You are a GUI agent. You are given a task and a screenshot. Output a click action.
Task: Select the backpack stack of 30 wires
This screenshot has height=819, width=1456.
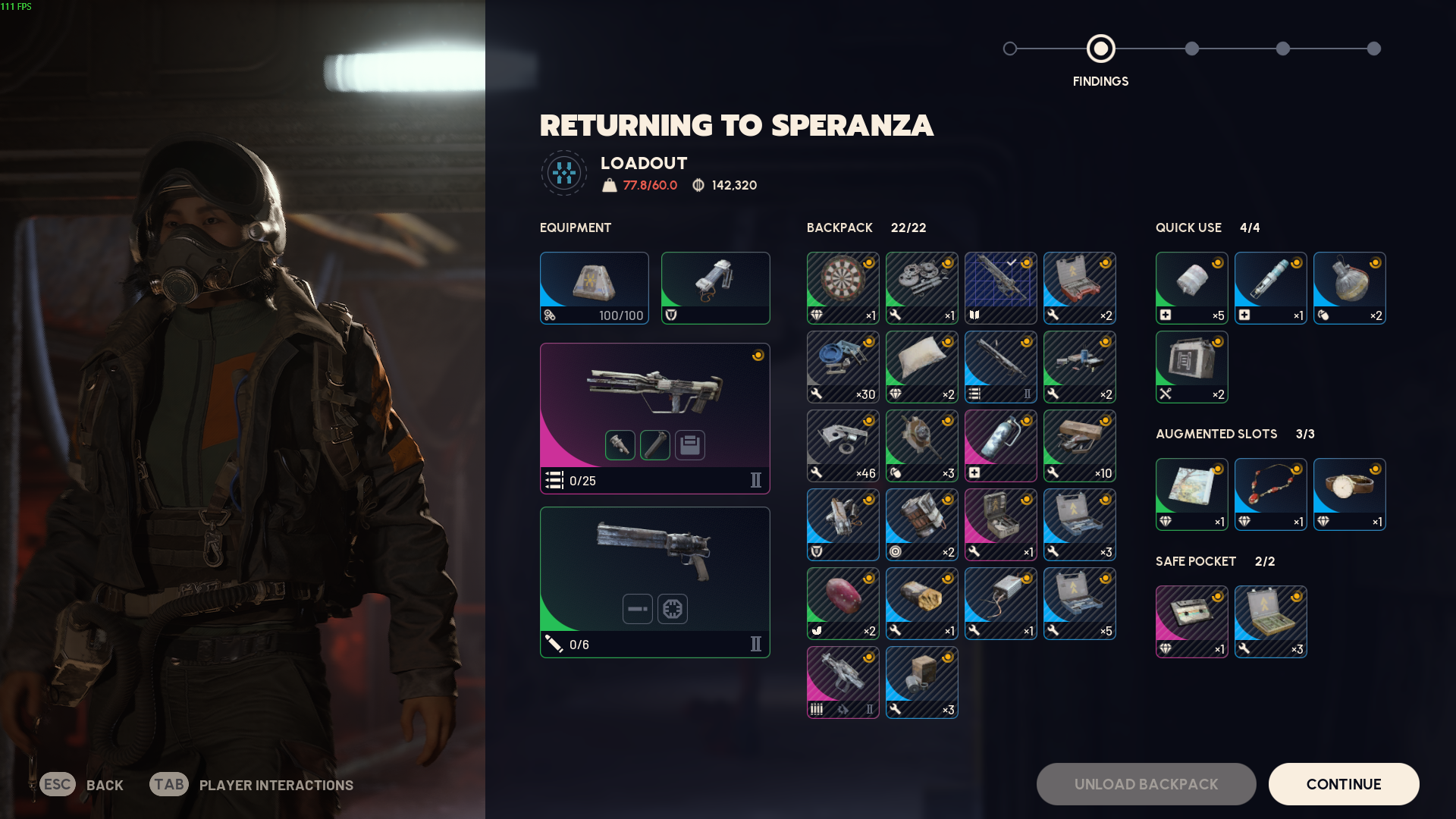(x=843, y=366)
